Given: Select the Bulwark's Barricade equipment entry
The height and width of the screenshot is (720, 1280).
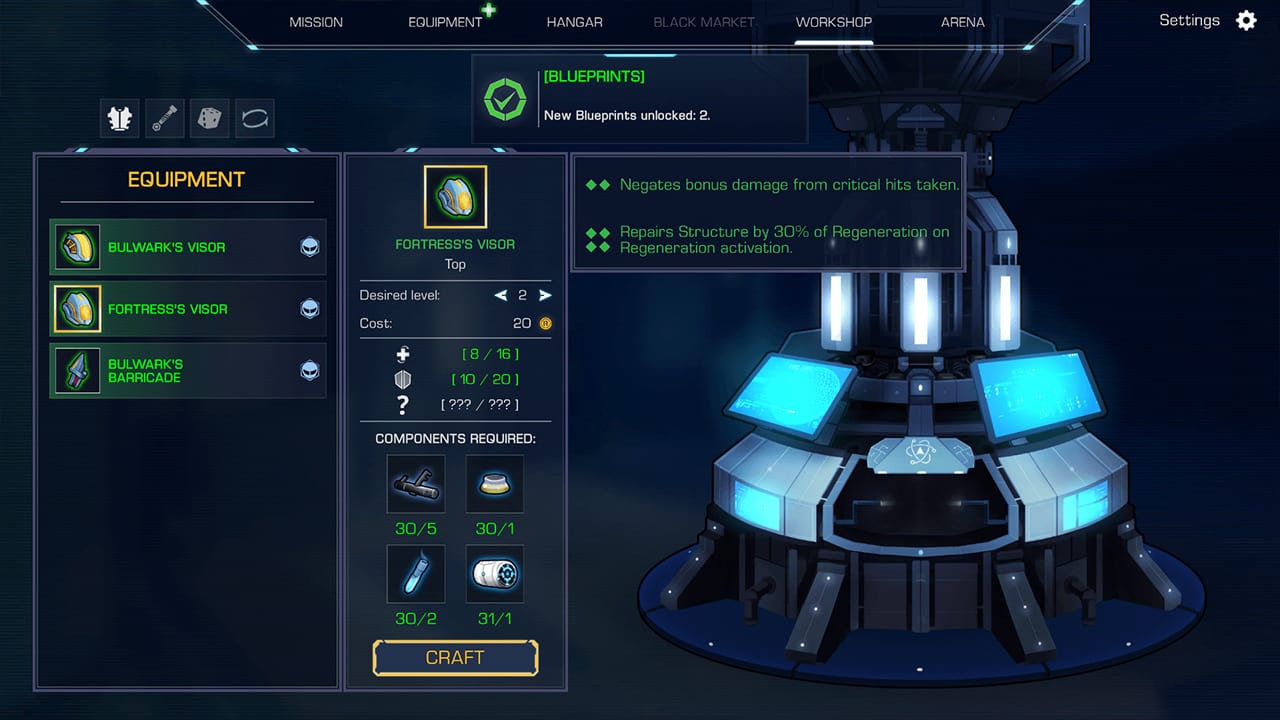Looking at the screenshot, I should click(188, 371).
